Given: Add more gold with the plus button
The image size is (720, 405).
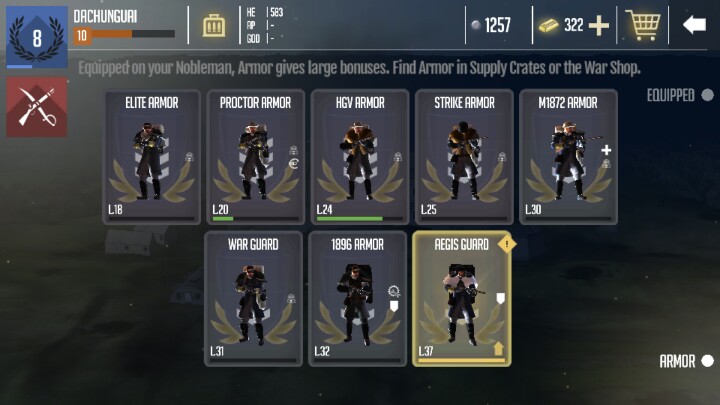Looking at the screenshot, I should click(x=599, y=25).
